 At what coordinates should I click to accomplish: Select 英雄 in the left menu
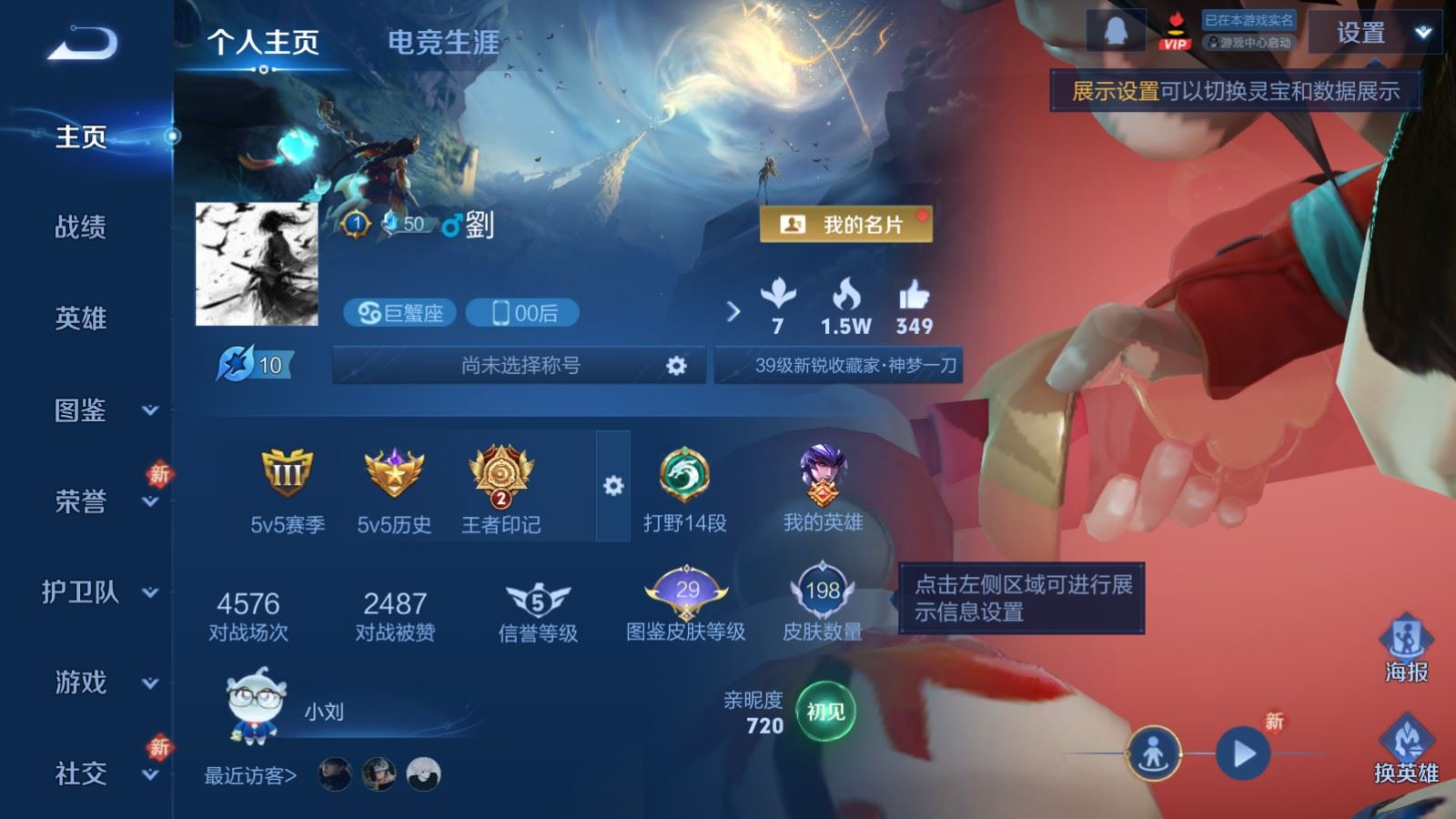click(x=81, y=318)
